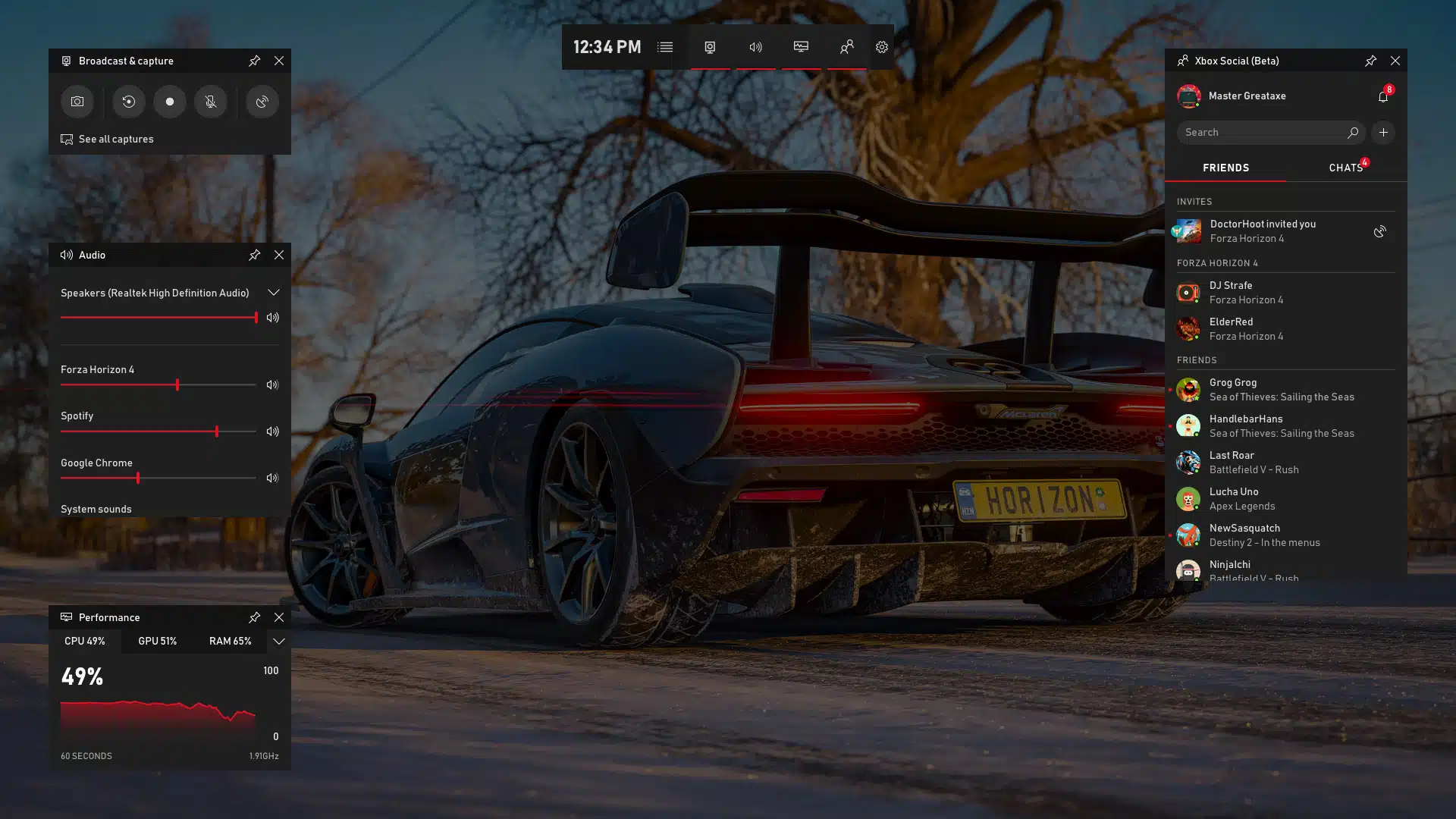Switch to the Chats tab

pos(1345,168)
